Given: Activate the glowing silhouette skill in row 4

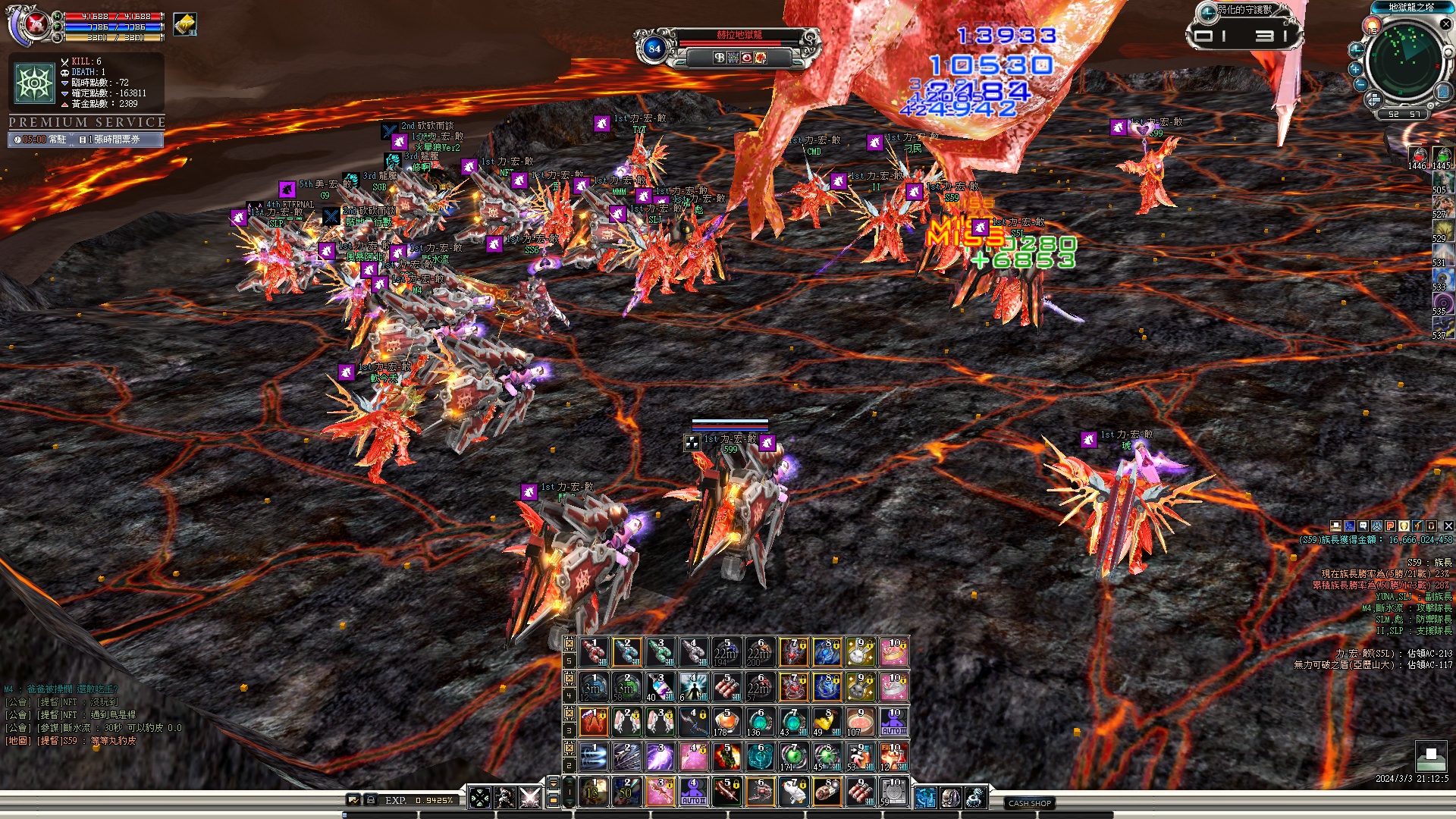Looking at the screenshot, I should pyautogui.click(x=693, y=686).
